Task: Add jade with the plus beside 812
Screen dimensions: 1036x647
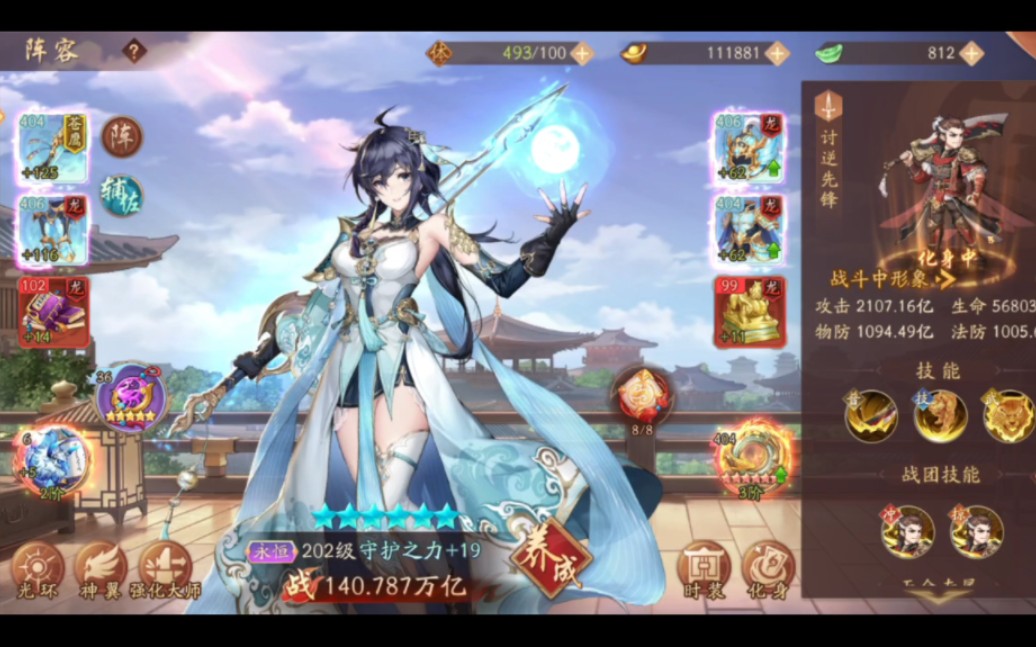Action: point(971,53)
